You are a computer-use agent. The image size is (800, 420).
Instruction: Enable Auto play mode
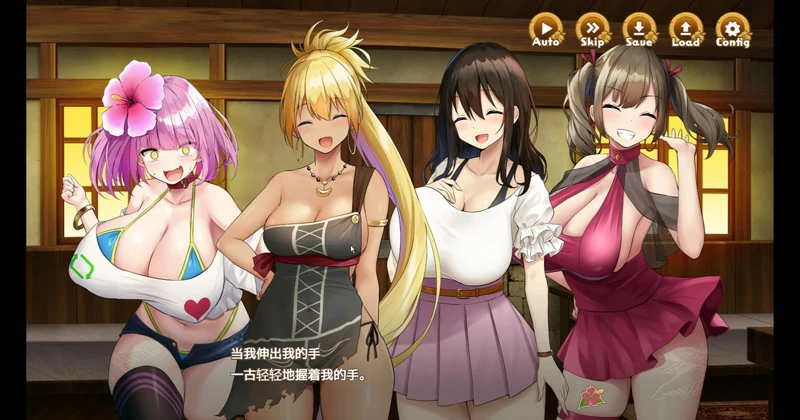pyautogui.click(x=546, y=29)
